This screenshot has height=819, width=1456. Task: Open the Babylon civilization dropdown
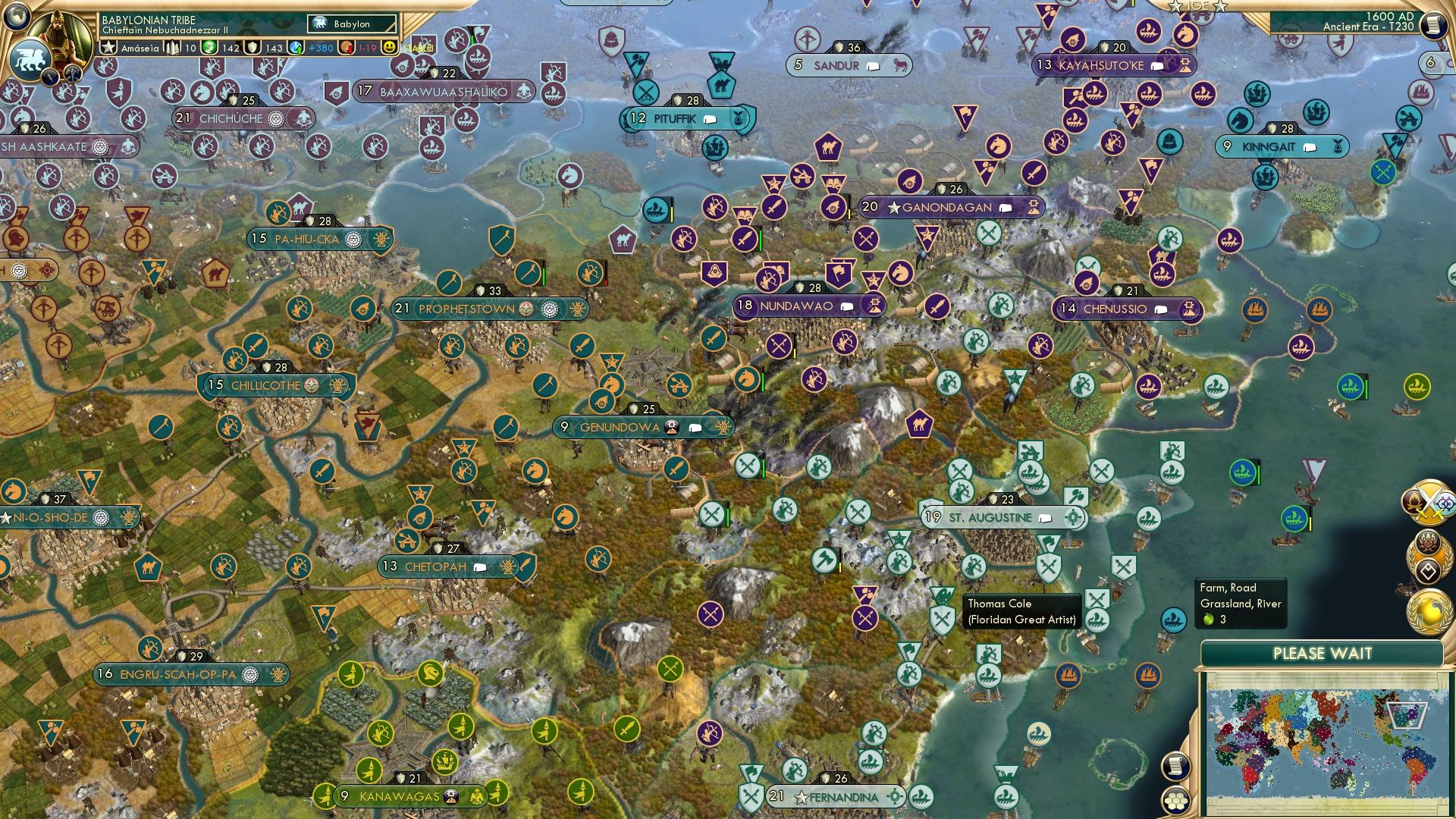click(x=353, y=24)
